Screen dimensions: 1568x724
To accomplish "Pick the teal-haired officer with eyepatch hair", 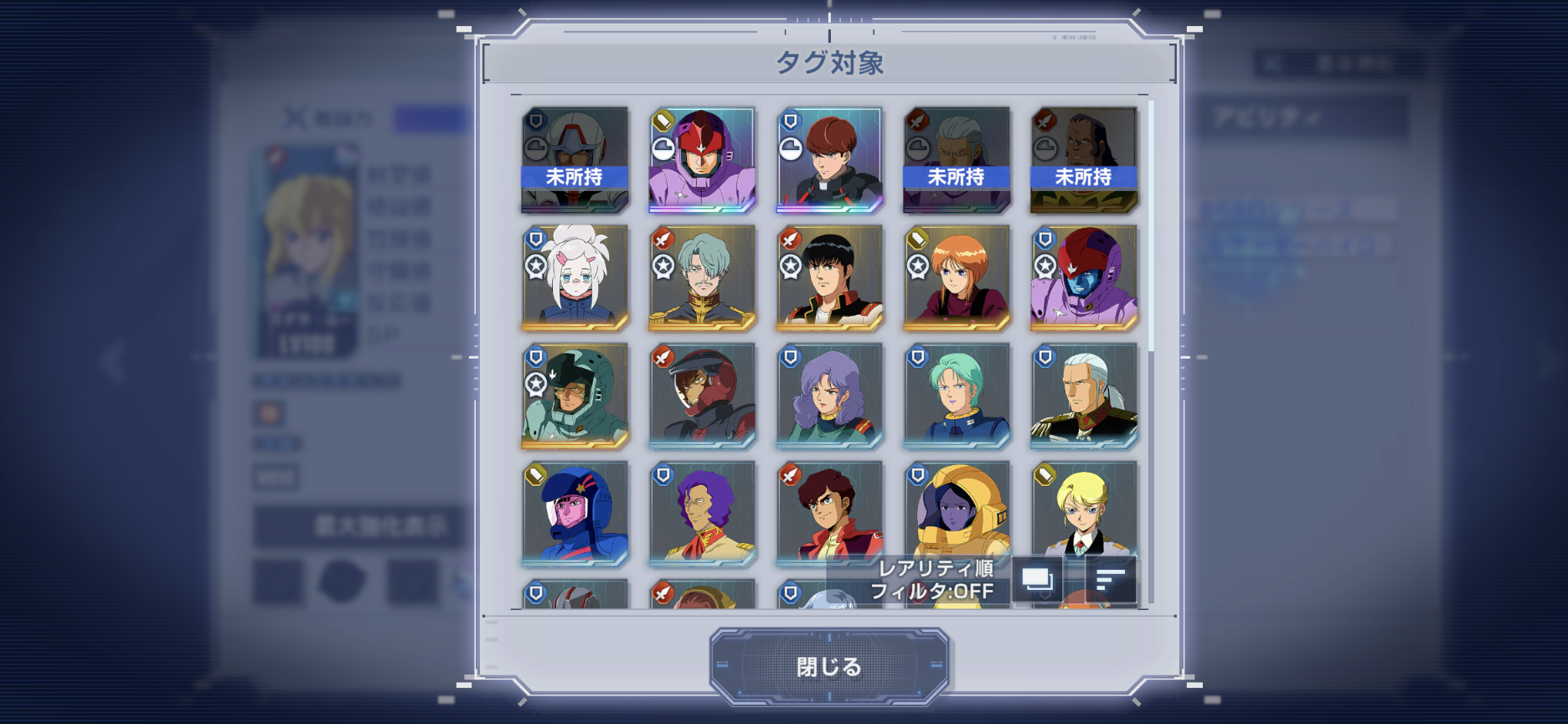I will pyautogui.click(x=702, y=277).
